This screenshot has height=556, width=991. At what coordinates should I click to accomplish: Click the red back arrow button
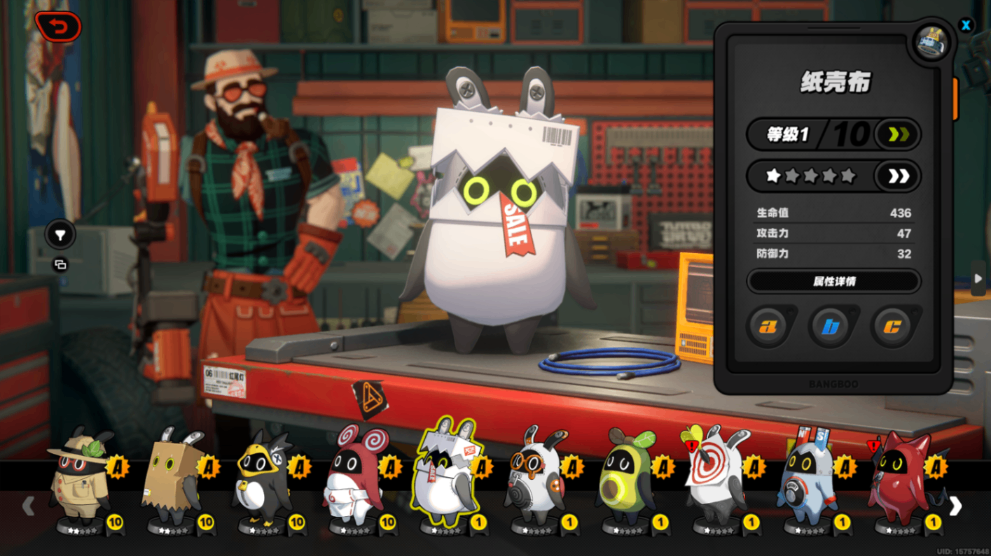(58, 25)
